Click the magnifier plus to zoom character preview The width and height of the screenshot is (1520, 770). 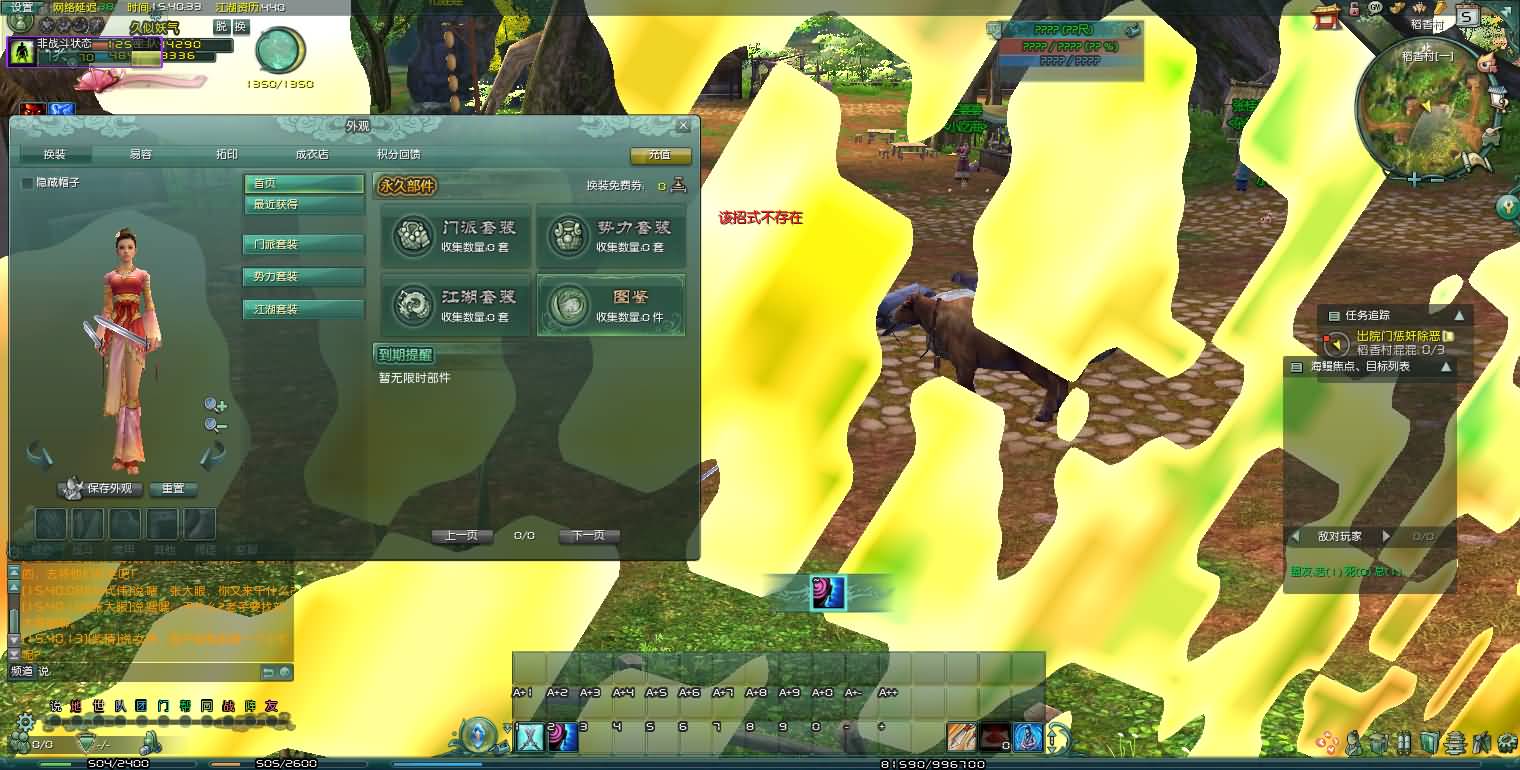point(214,405)
